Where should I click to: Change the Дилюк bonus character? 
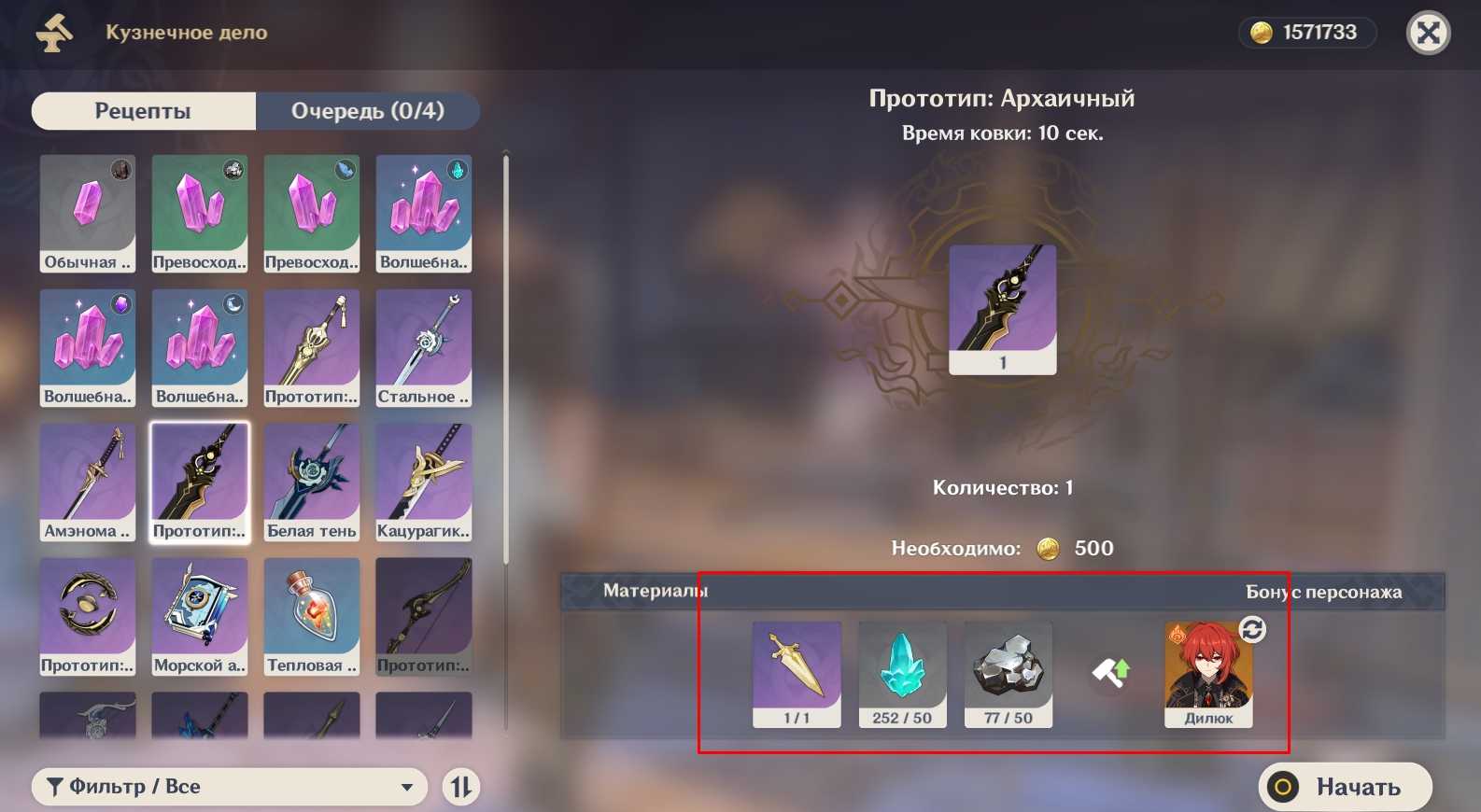[1252, 630]
